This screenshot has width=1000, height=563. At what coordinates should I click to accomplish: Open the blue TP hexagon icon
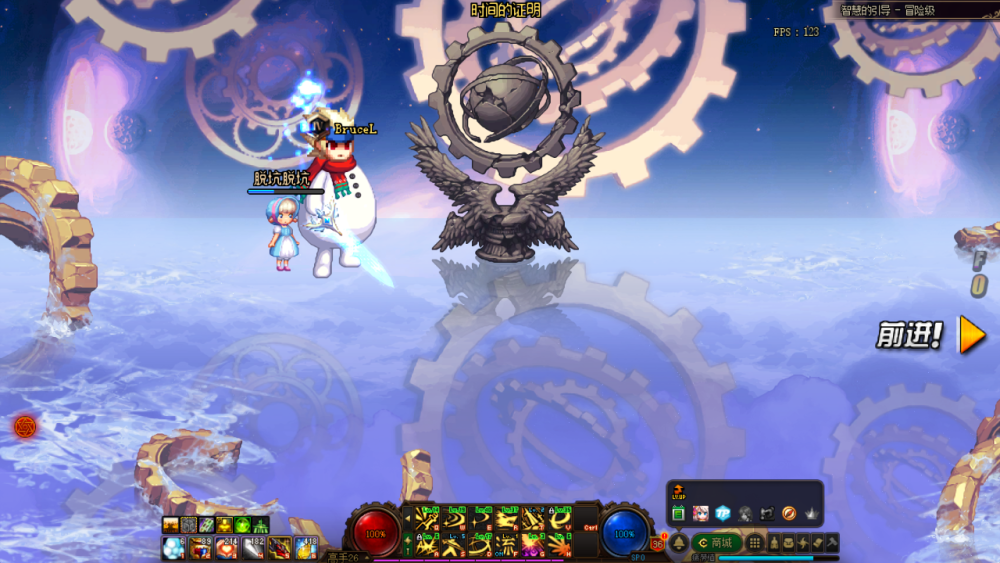pos(723,514)
